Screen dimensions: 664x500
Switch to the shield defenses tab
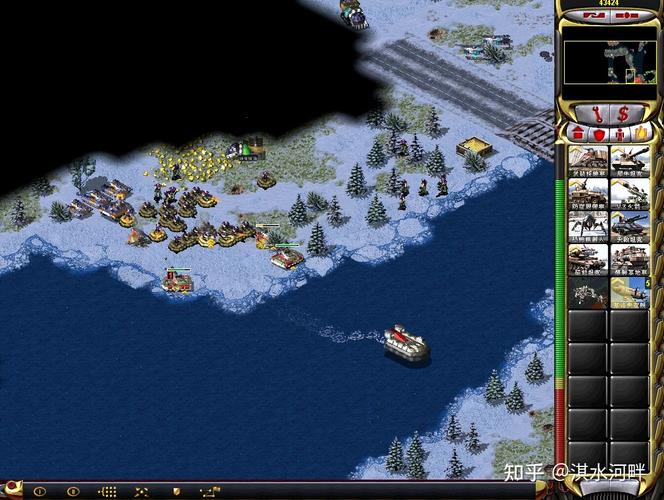(599, 132)
